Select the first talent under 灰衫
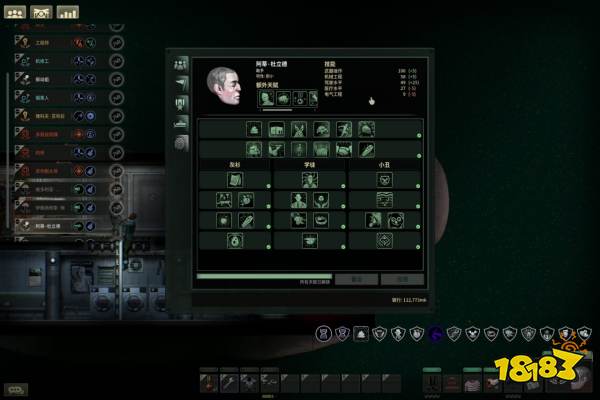Screen dimensions: 600x400 coord(234,180)
